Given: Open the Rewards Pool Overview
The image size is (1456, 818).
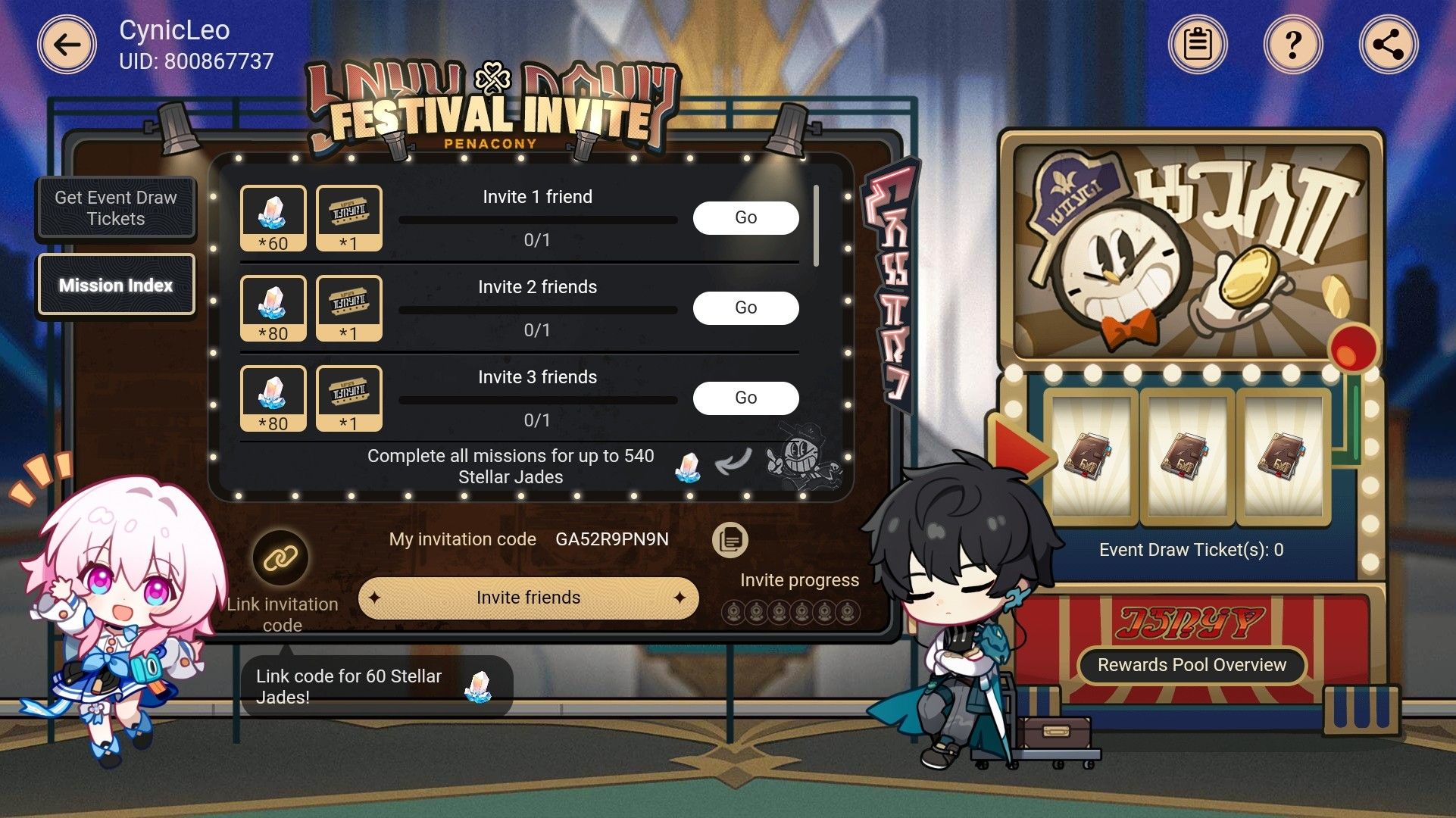Looking at the screenshot, I should tap(1192, 666).
